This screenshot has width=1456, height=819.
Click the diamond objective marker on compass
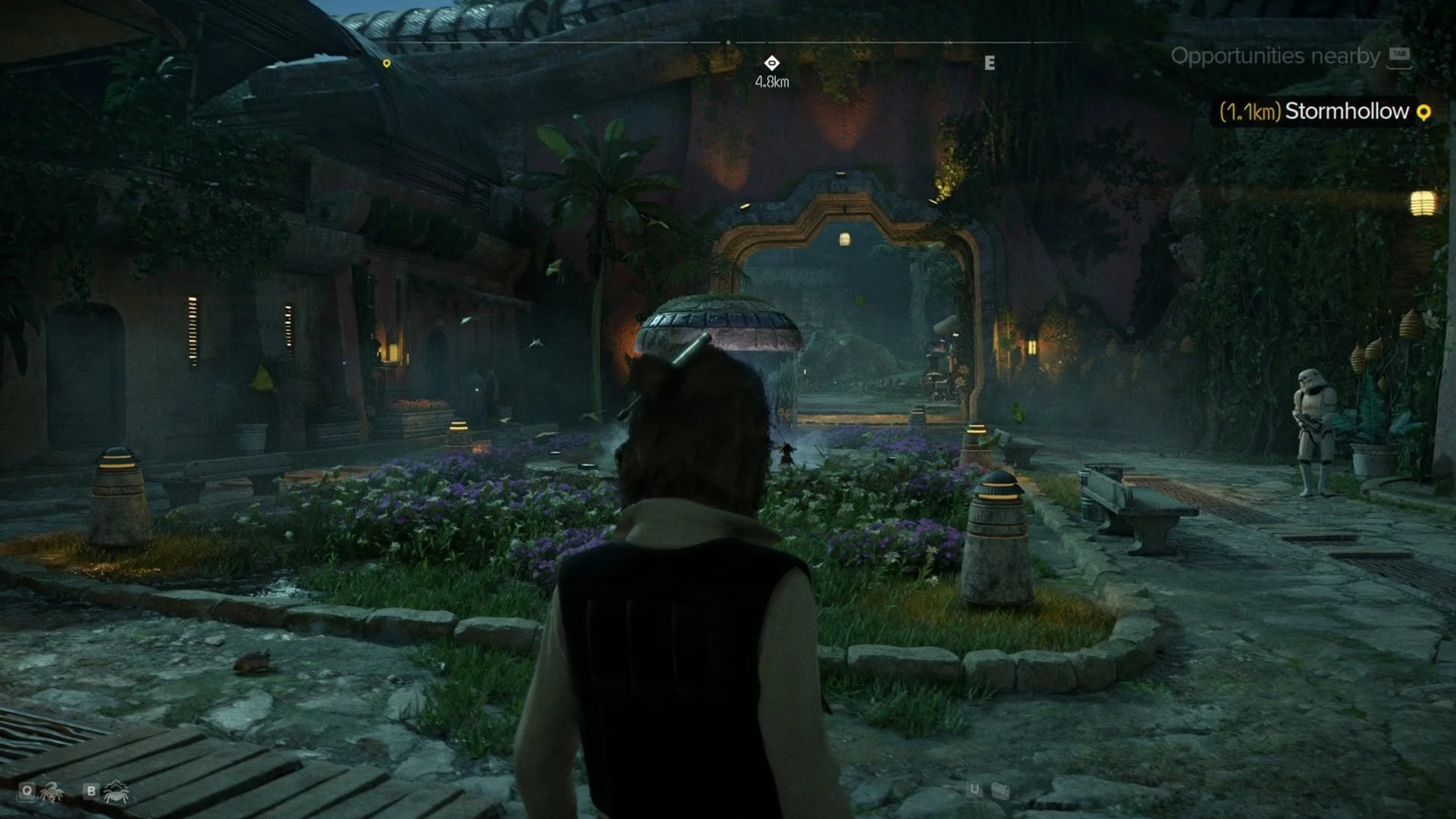[771, 63]
